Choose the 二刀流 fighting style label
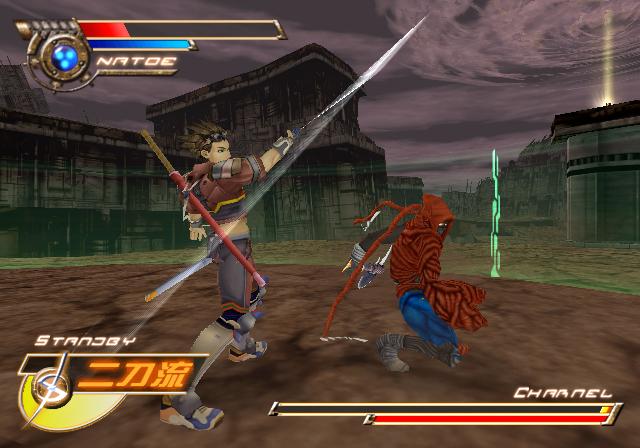This screenshot has width=640, height=448. (133, 376)
